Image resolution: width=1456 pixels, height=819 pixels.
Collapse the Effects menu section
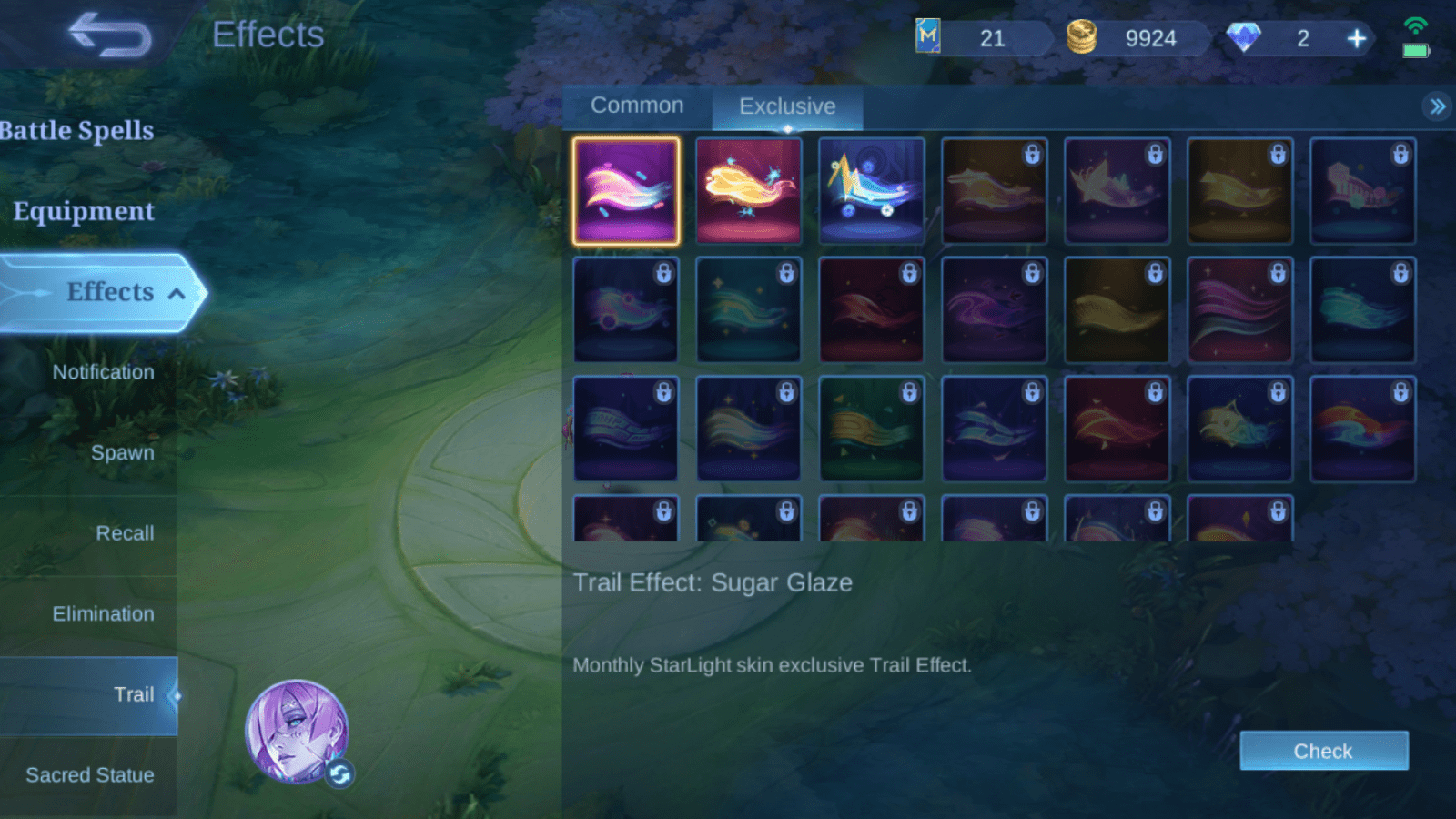pyautogui.click(x=177, y=293)
